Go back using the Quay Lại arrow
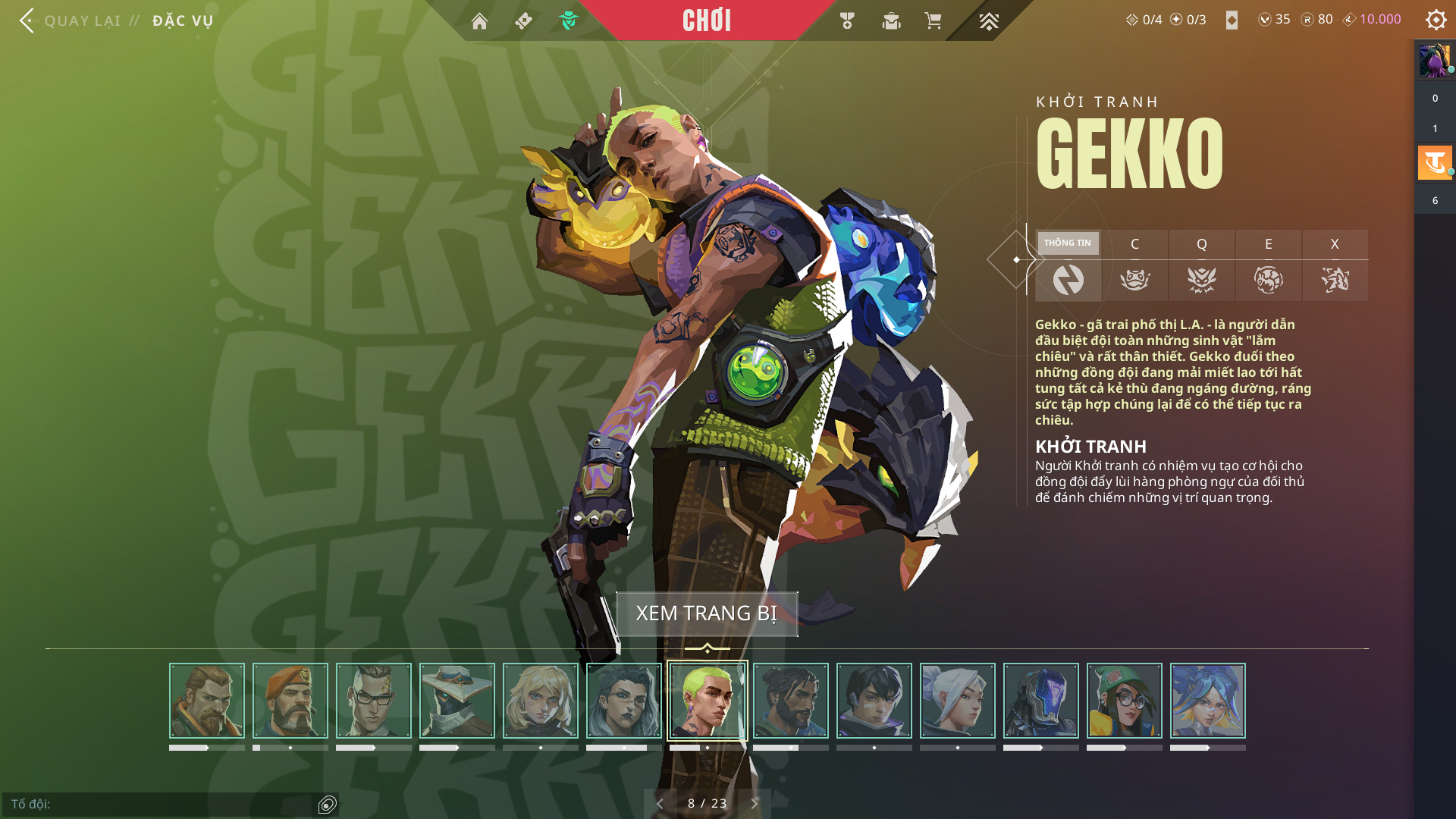Image resolution: width=1456 pixels, height=819 pixels. (x=27, y=20)
